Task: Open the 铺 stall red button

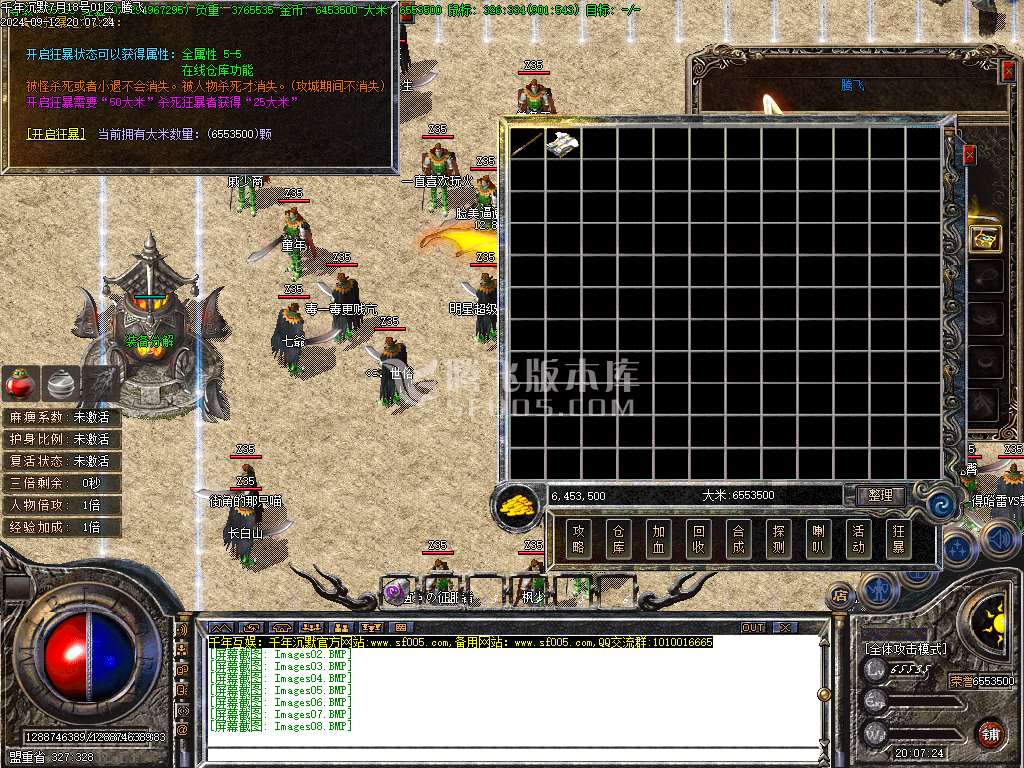Action: point(989,732)
